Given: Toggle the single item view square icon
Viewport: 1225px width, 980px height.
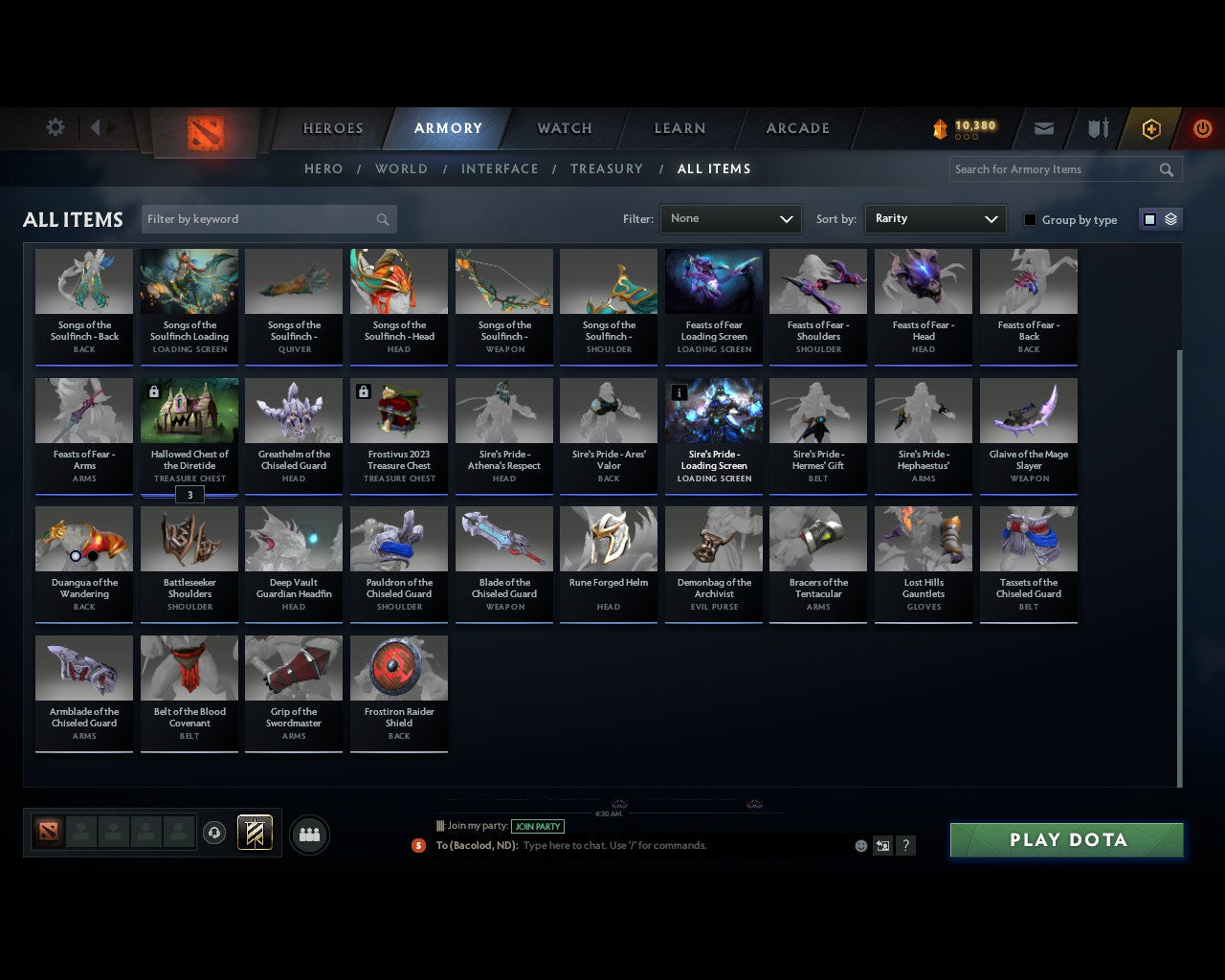Looking at the screenshot, I should tap(1148, 218).
